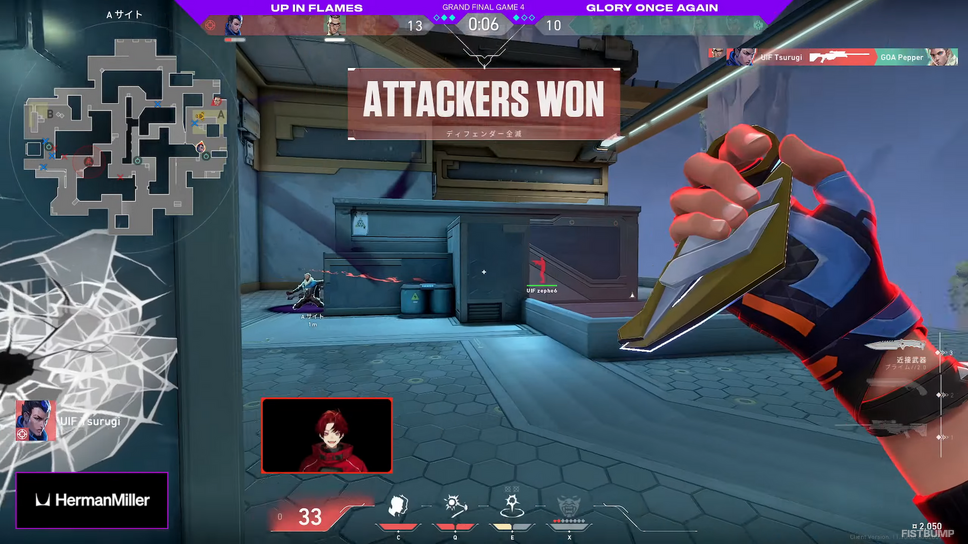The width and height of the screenshot is (968, 544).
Task: Select the first Up In Flames player portrait
Action: click(x=235, y=26)
